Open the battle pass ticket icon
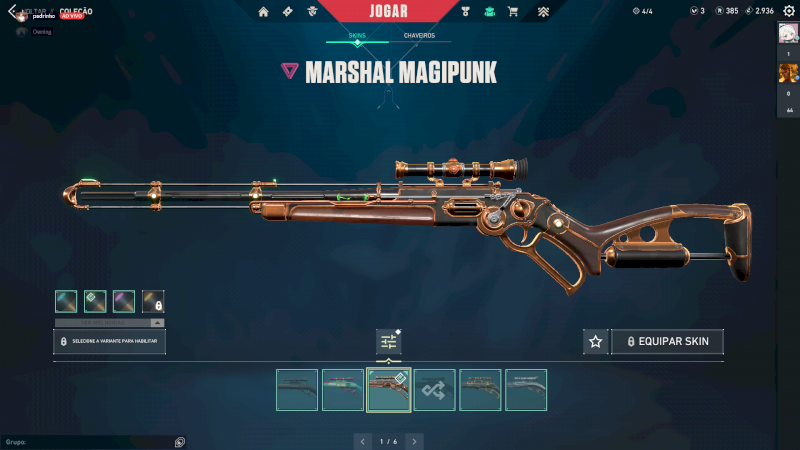 click(287, 12)
